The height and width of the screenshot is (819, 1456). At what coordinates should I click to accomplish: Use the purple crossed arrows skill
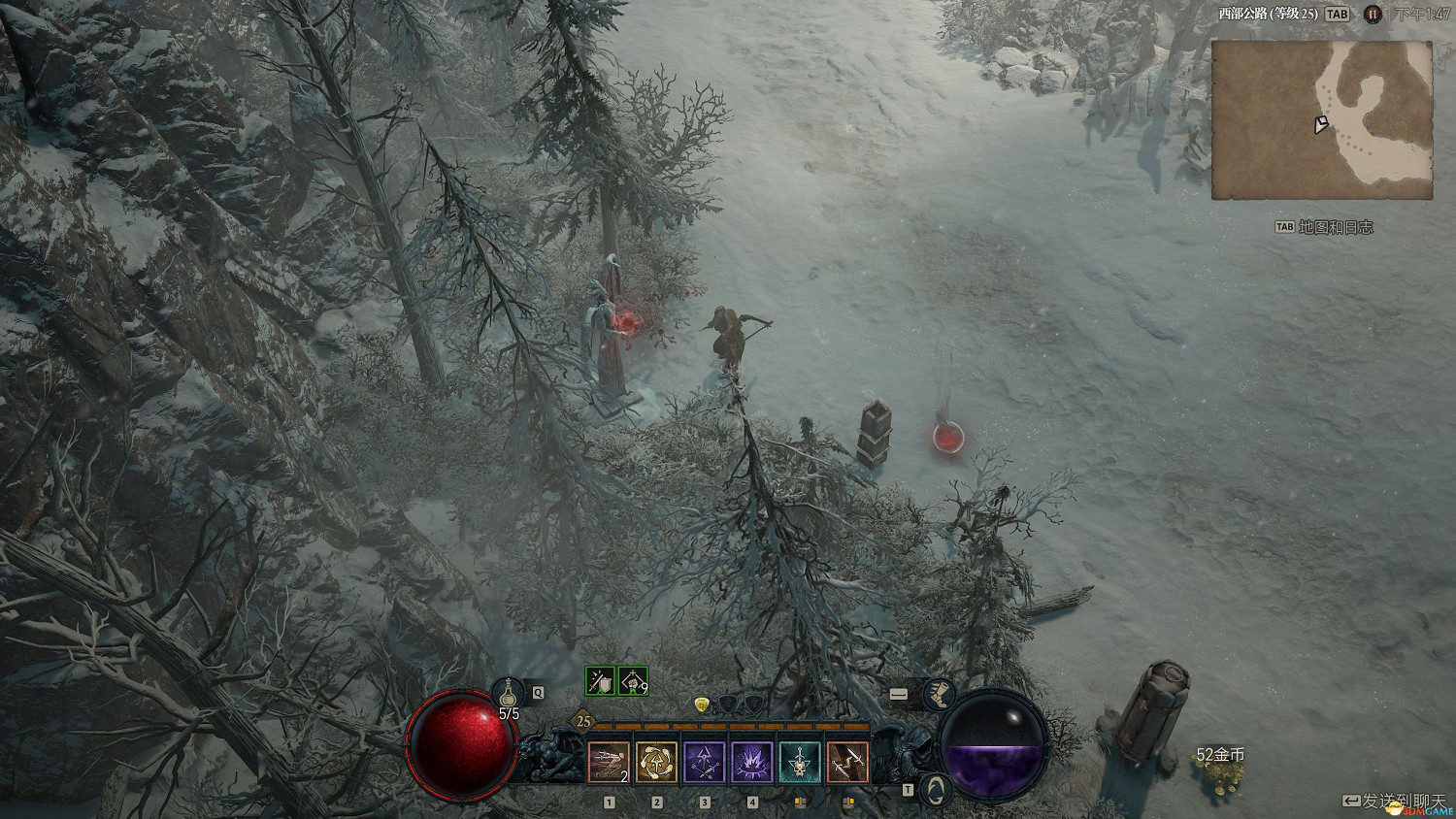tap(705, 763)
